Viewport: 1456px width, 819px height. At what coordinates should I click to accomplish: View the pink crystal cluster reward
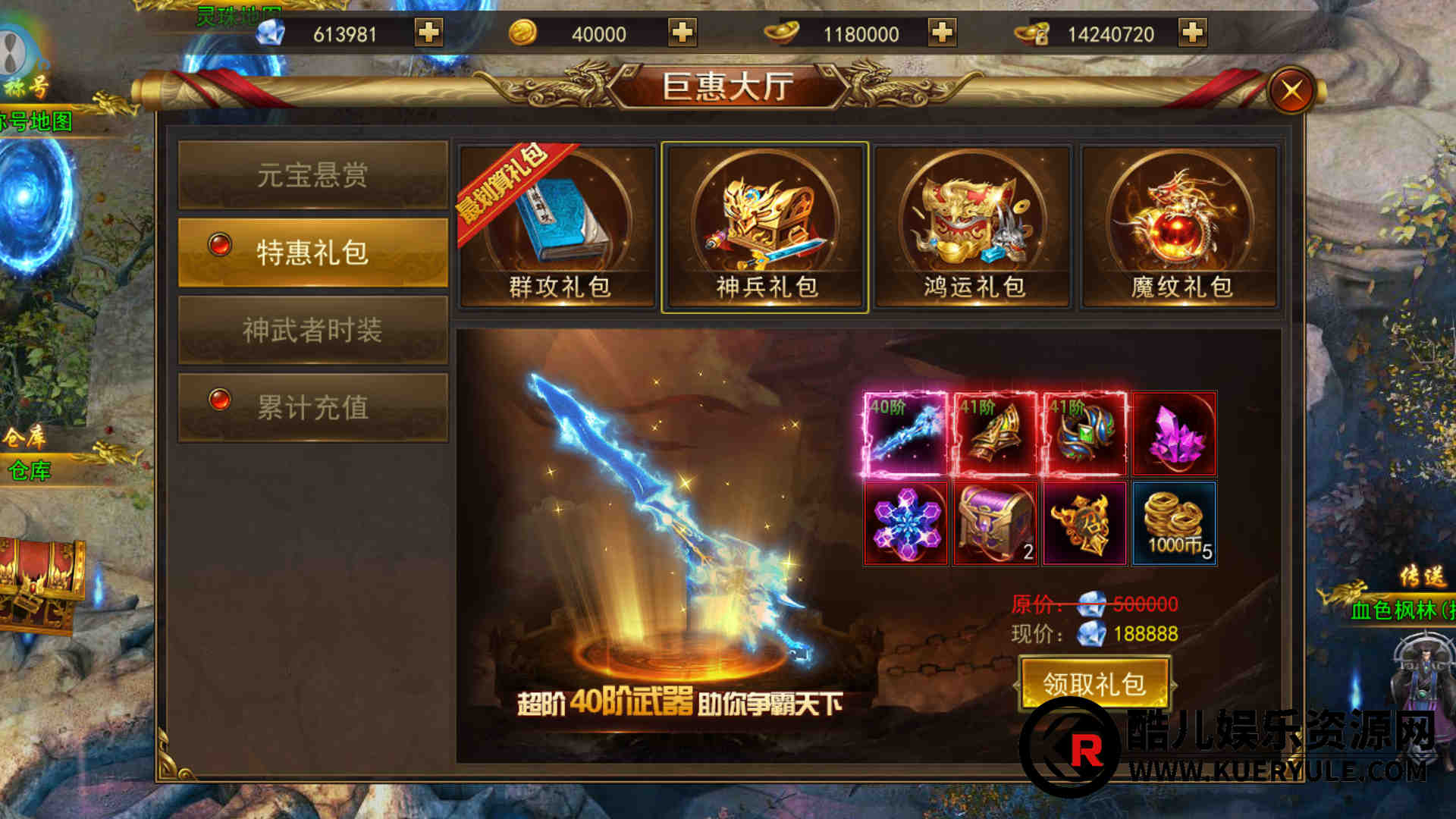point(1175,434)
